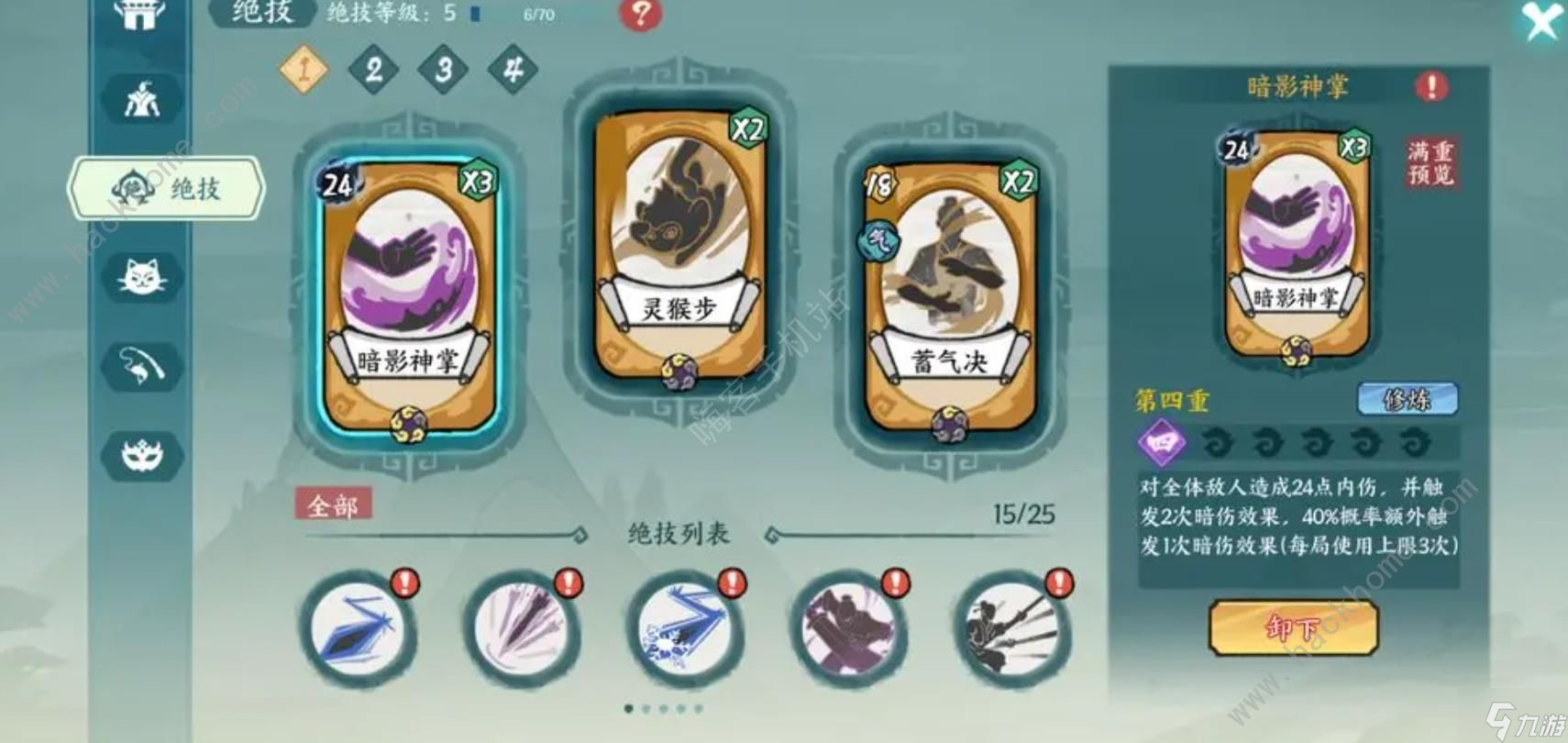Select the dual-swordsman purple skill icon
Screen dimensions: 1568x743
(844, 627)
